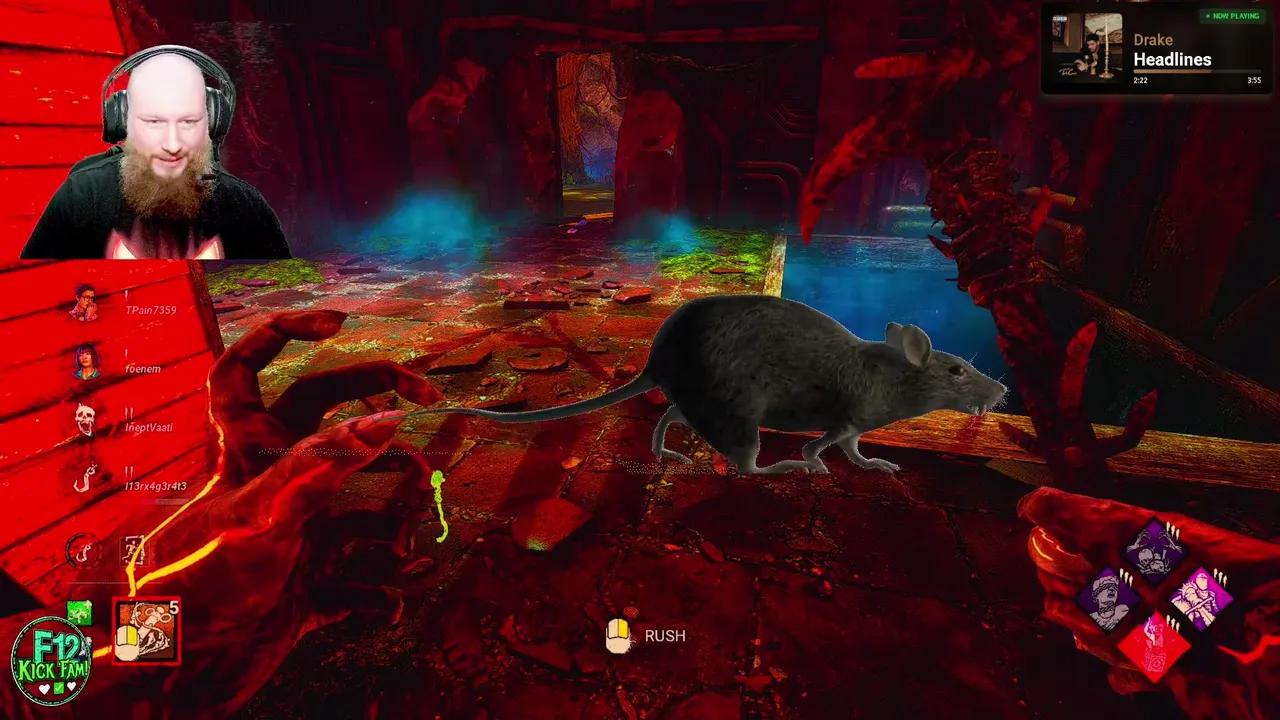Click the hook icon beside l13rx4g3r4t3

pos(85,480)
